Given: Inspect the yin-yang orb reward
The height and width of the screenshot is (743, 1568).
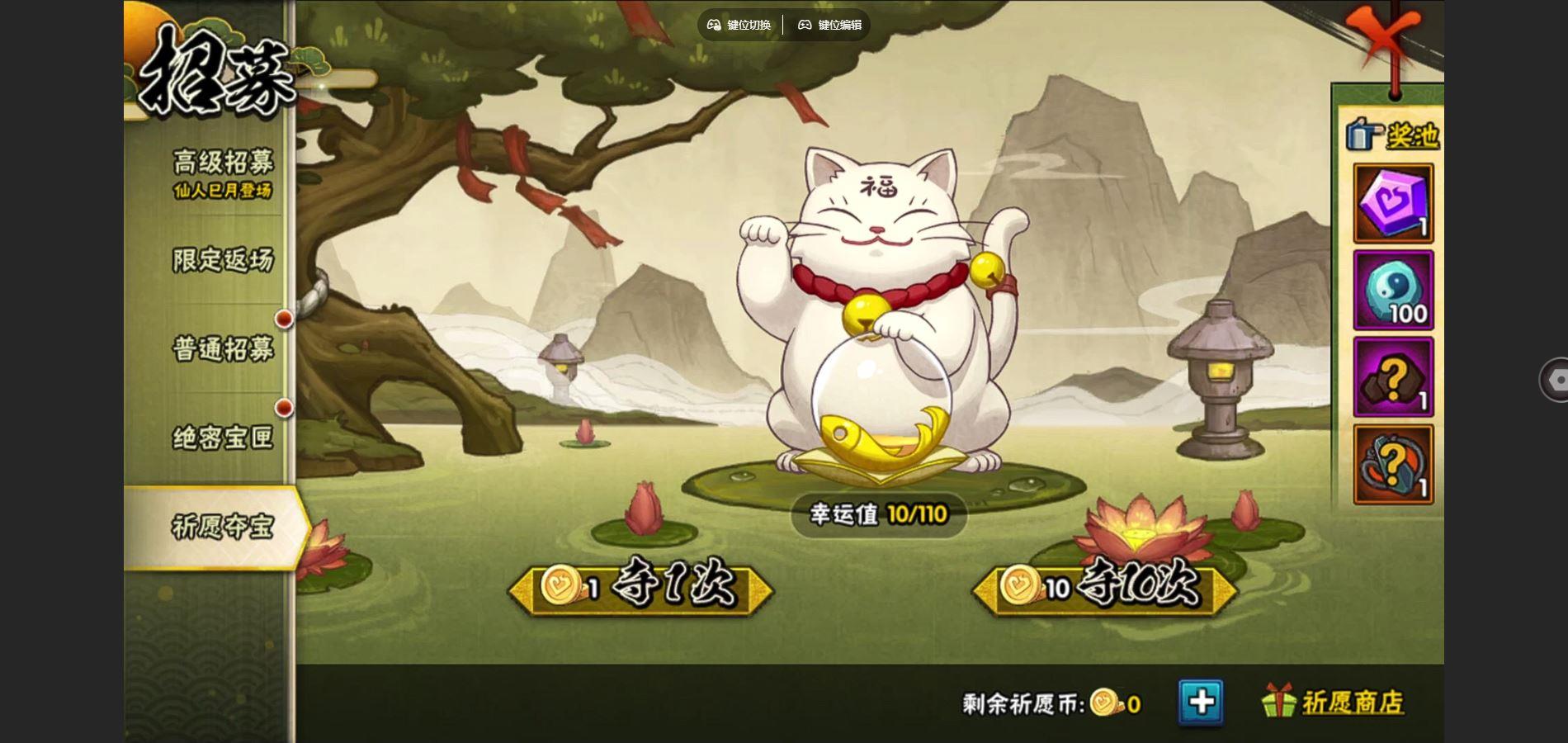Looking at the screenshot, I should coord(1393,291).
